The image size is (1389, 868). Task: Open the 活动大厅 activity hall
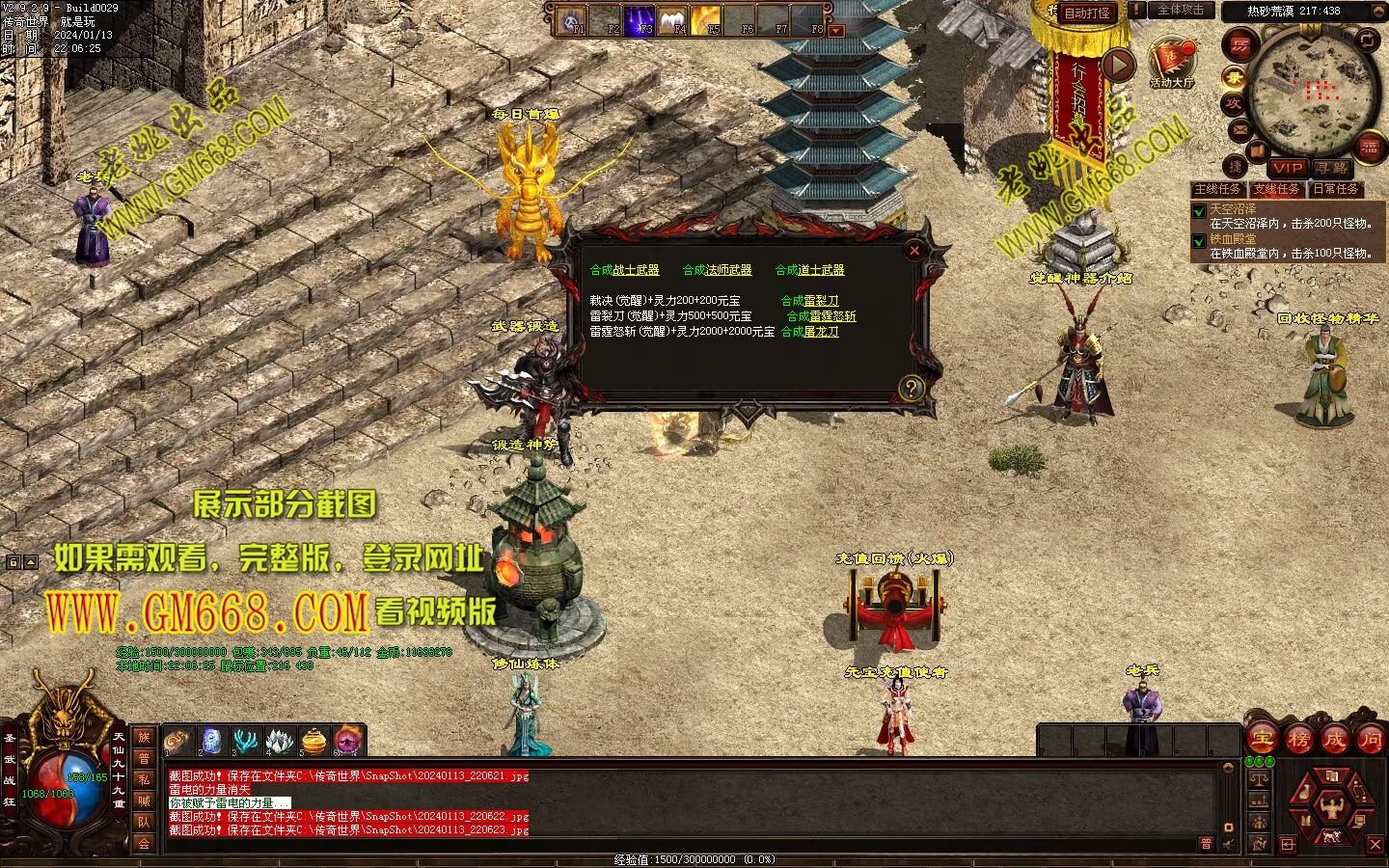tap(1171, 64)
